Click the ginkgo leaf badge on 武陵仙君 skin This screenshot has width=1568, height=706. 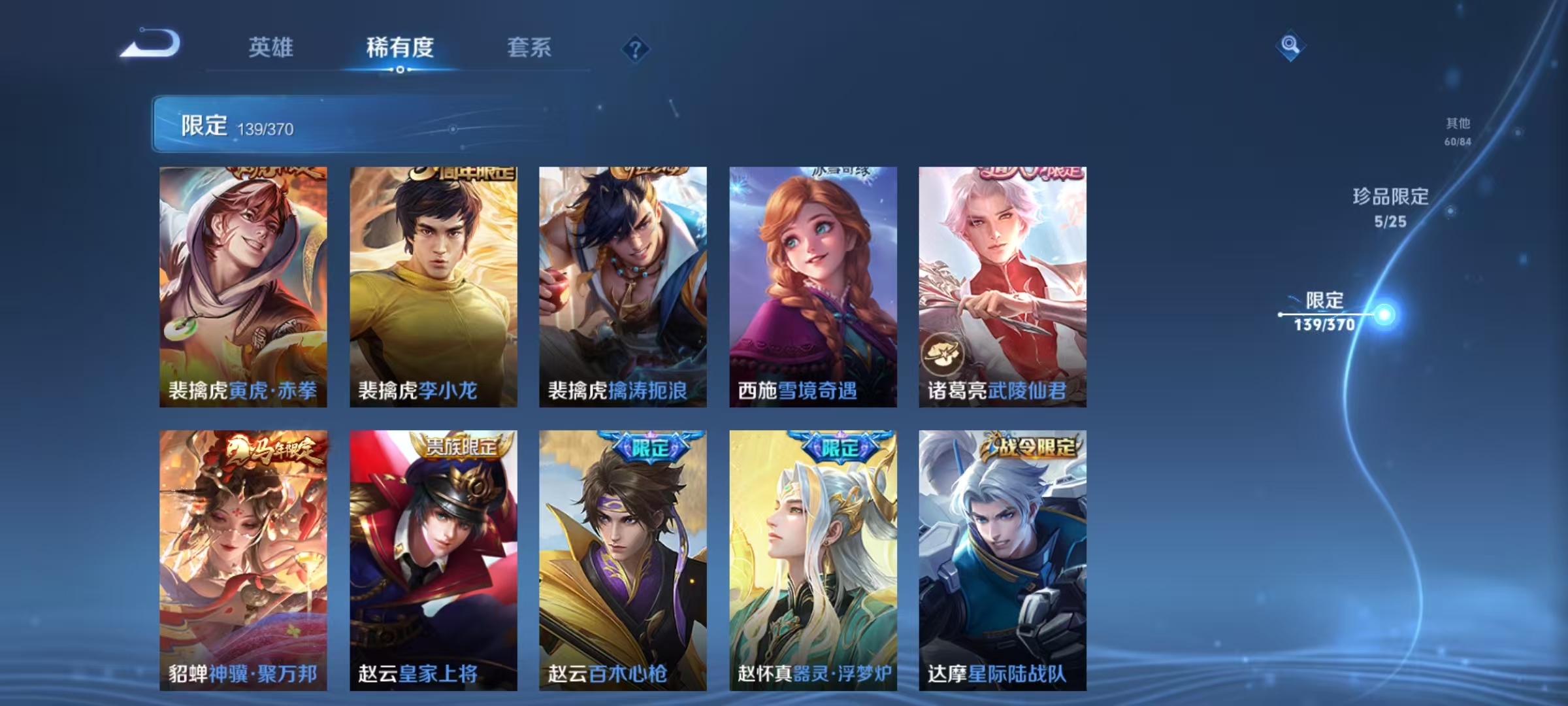[943, 353]
